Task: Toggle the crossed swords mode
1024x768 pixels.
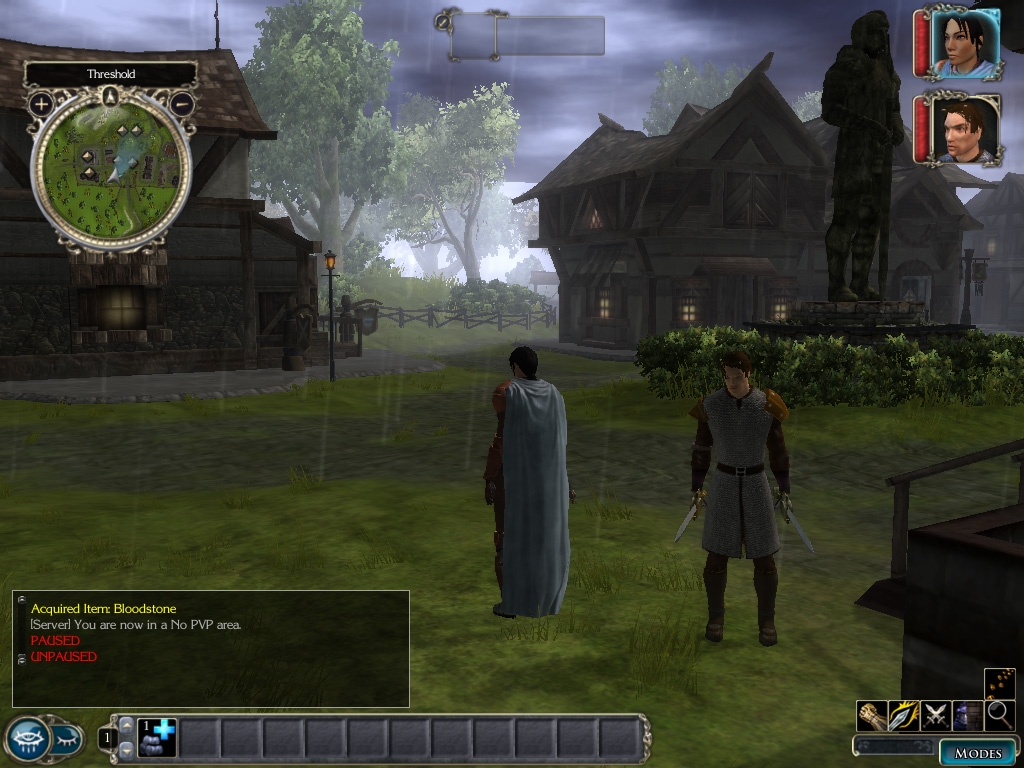Action: [936, 716]
